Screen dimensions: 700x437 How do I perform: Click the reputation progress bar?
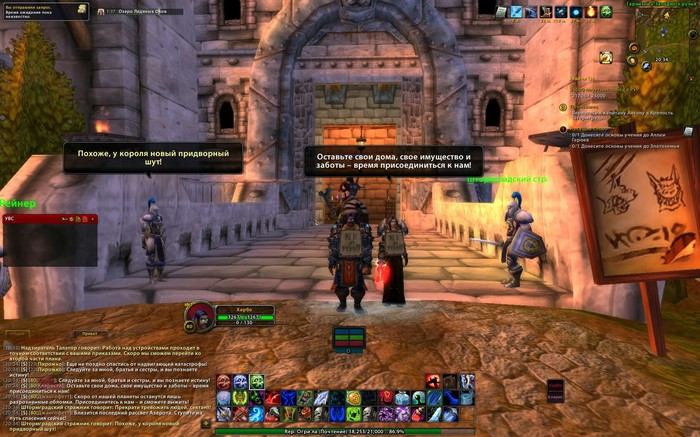(348, 431)
